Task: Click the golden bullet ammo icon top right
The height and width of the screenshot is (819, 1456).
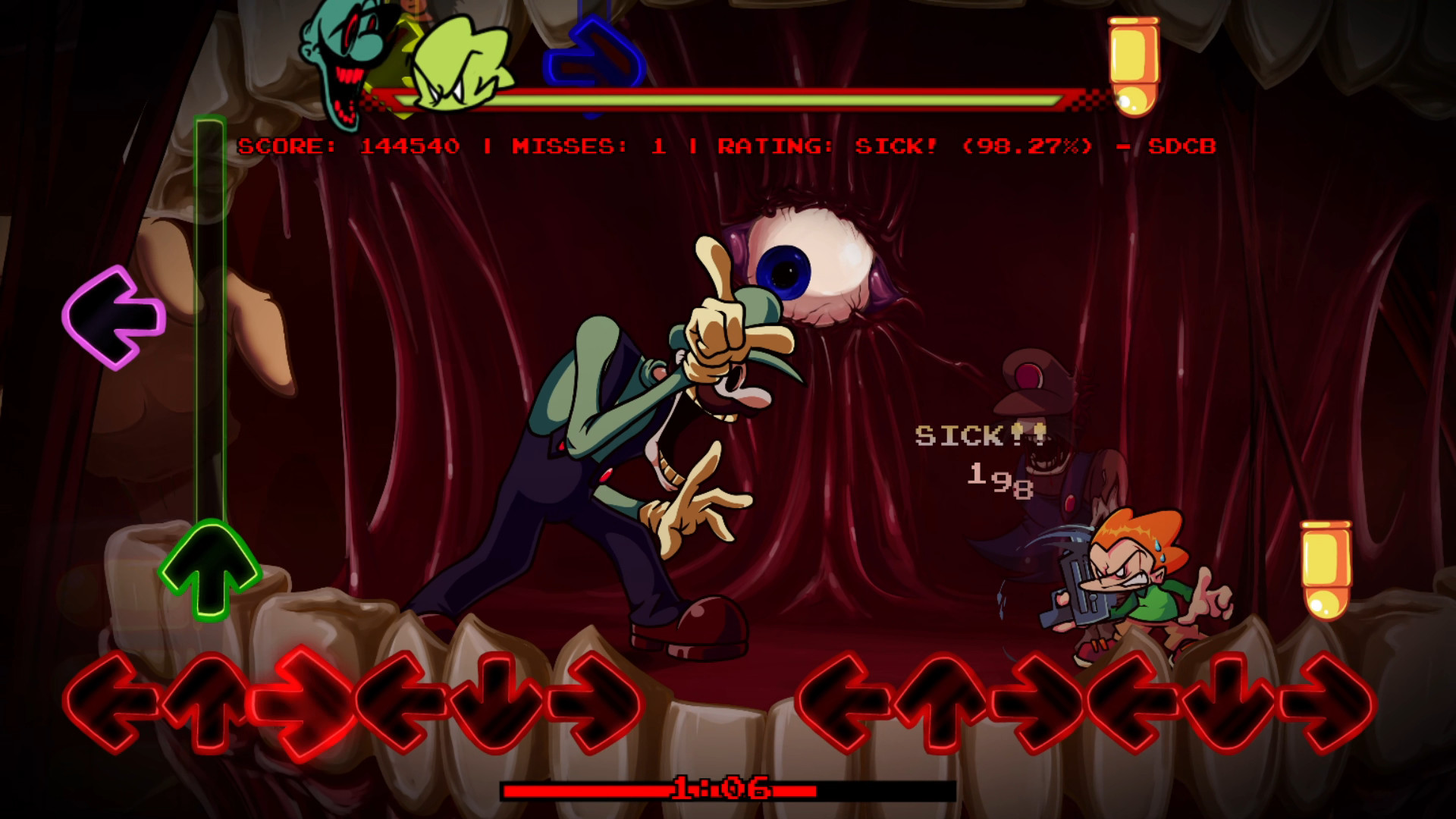Action: 1132,64
